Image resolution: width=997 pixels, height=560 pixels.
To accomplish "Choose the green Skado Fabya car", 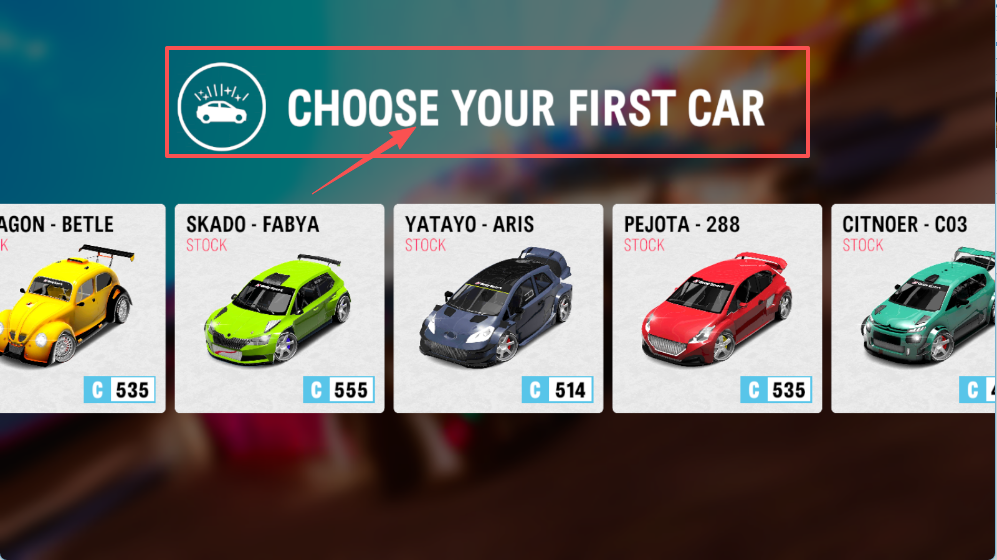I will point(279,308).
